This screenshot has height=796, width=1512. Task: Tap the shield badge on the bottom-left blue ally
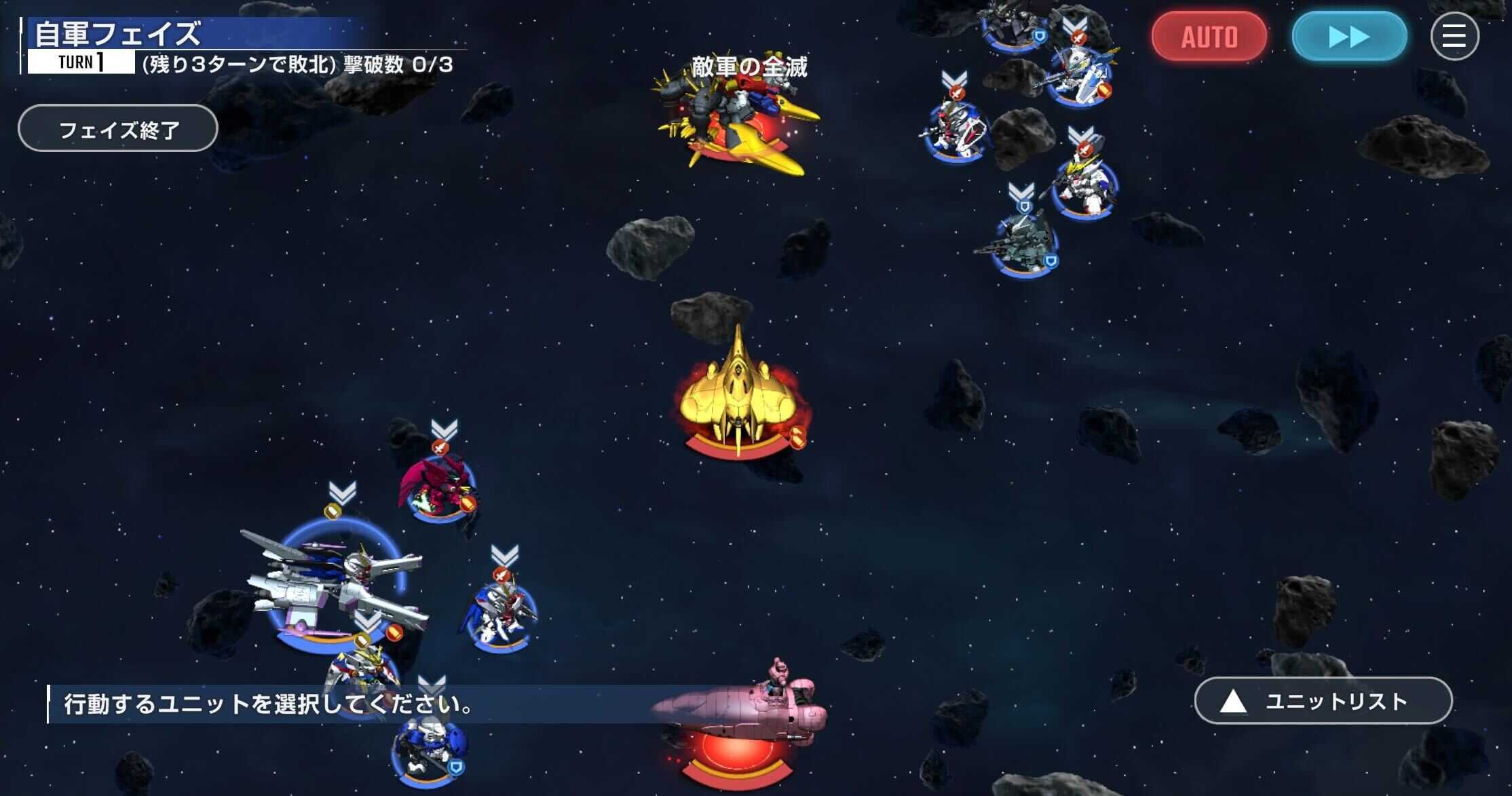click(x=456, y=766)
